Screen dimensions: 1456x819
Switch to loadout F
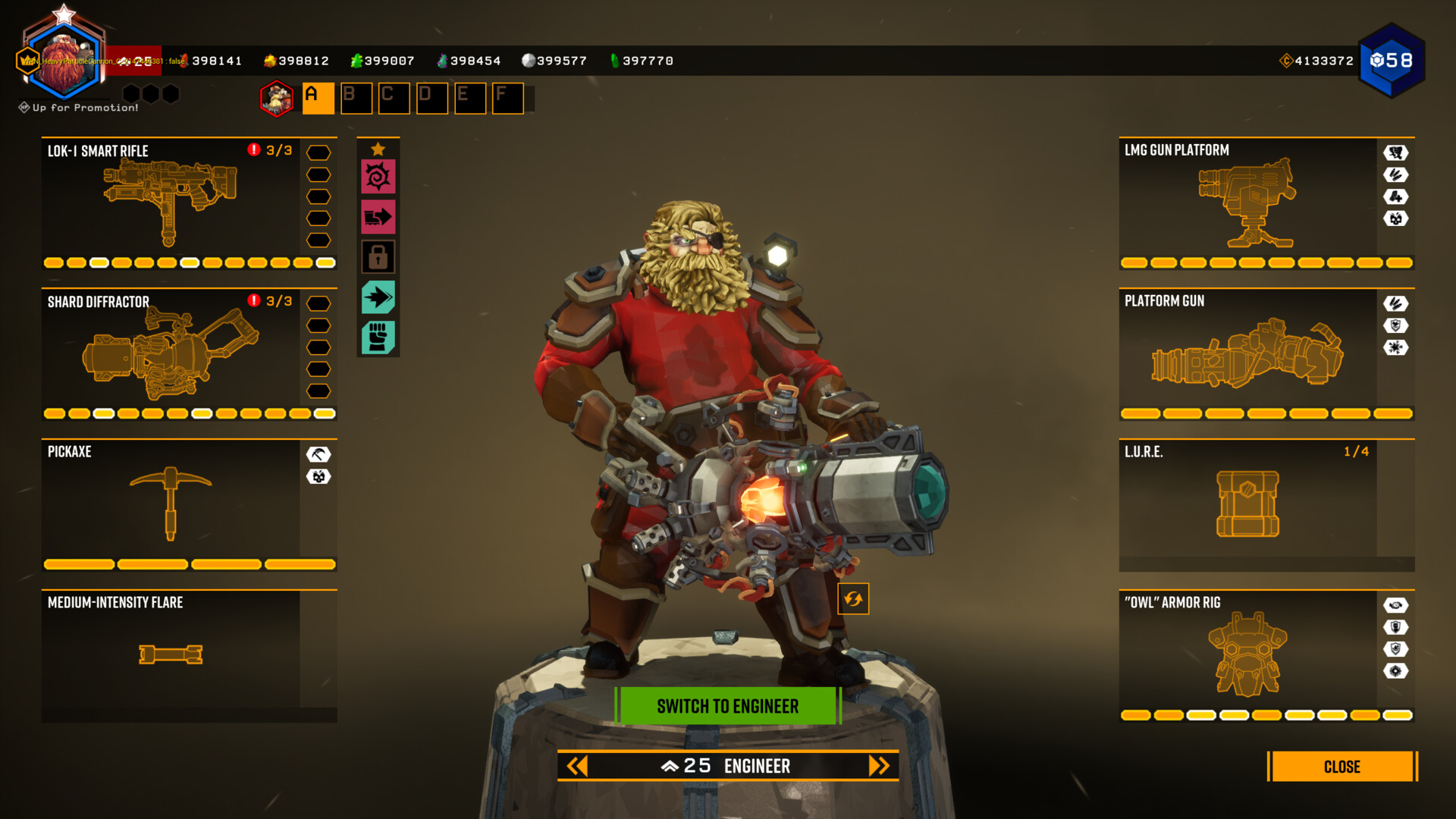click(x=507, y=98)
